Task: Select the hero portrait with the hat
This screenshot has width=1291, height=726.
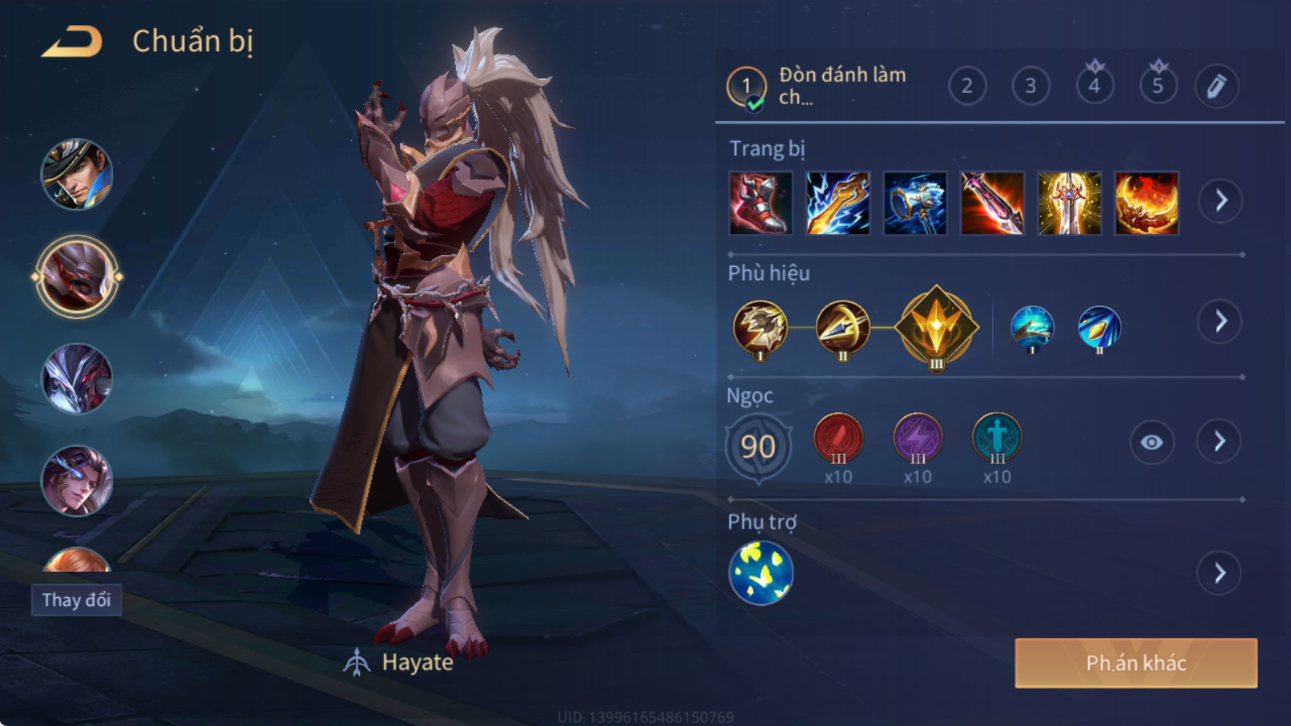Action: [x=77, y=175]
